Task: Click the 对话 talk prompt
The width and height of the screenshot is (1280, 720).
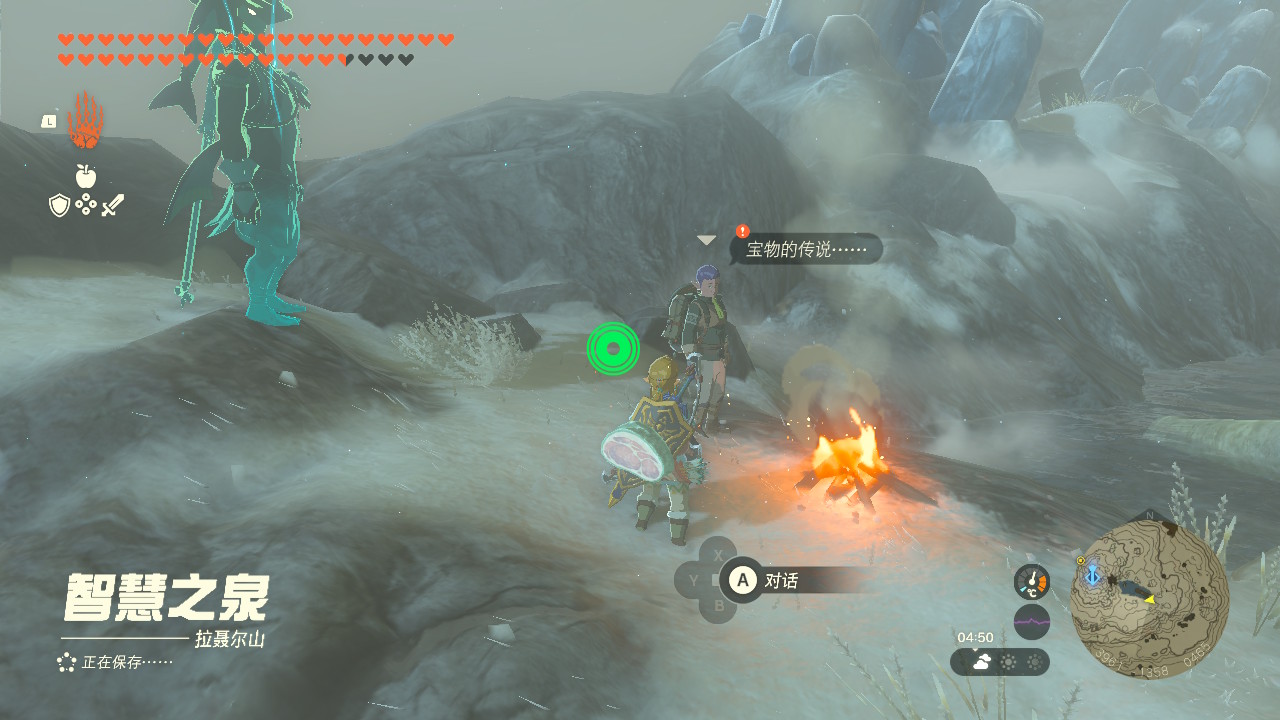Action: coord(780,580)
